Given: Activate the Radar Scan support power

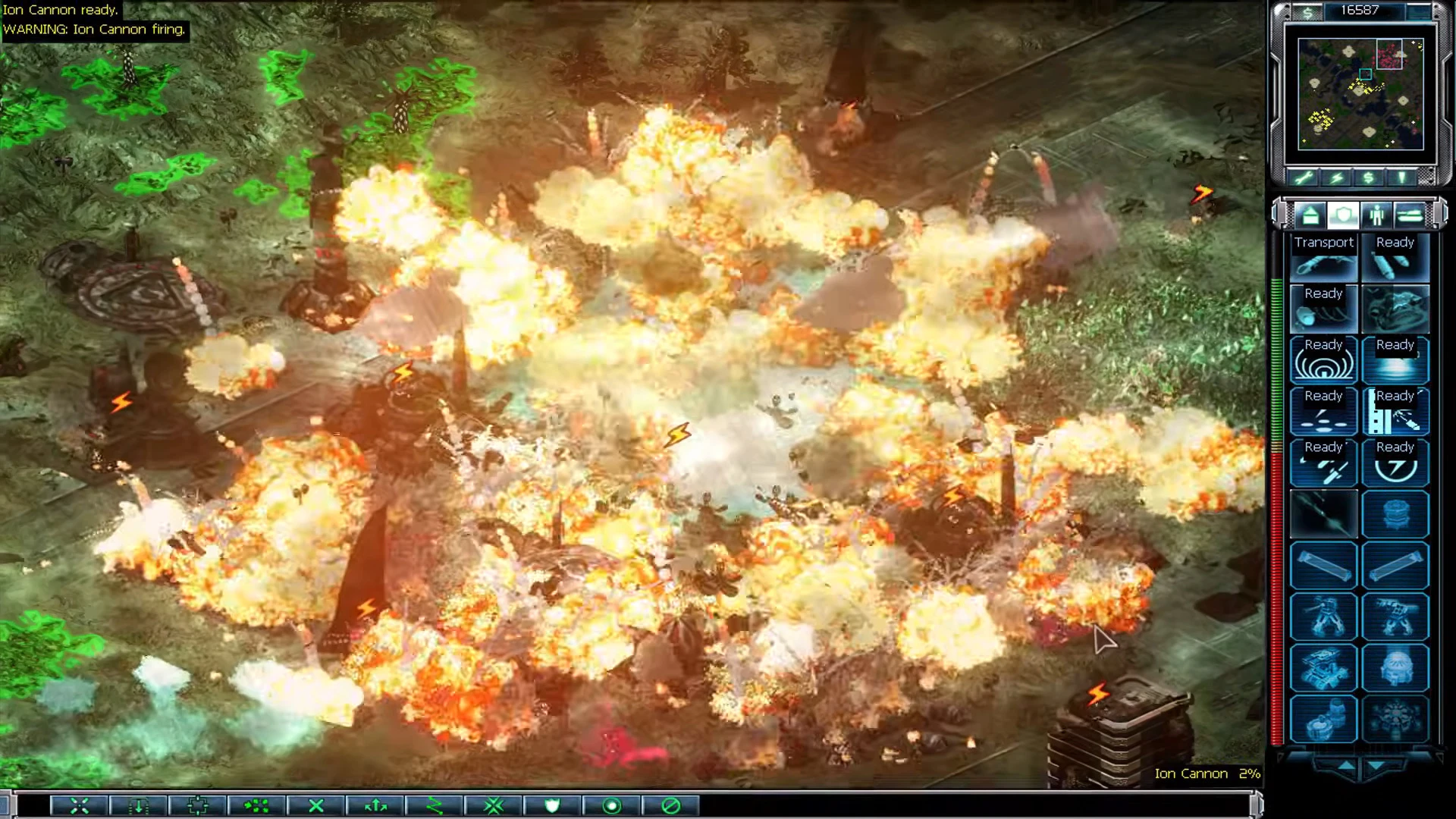Looking at the screenshot, I should (1323, 360).
